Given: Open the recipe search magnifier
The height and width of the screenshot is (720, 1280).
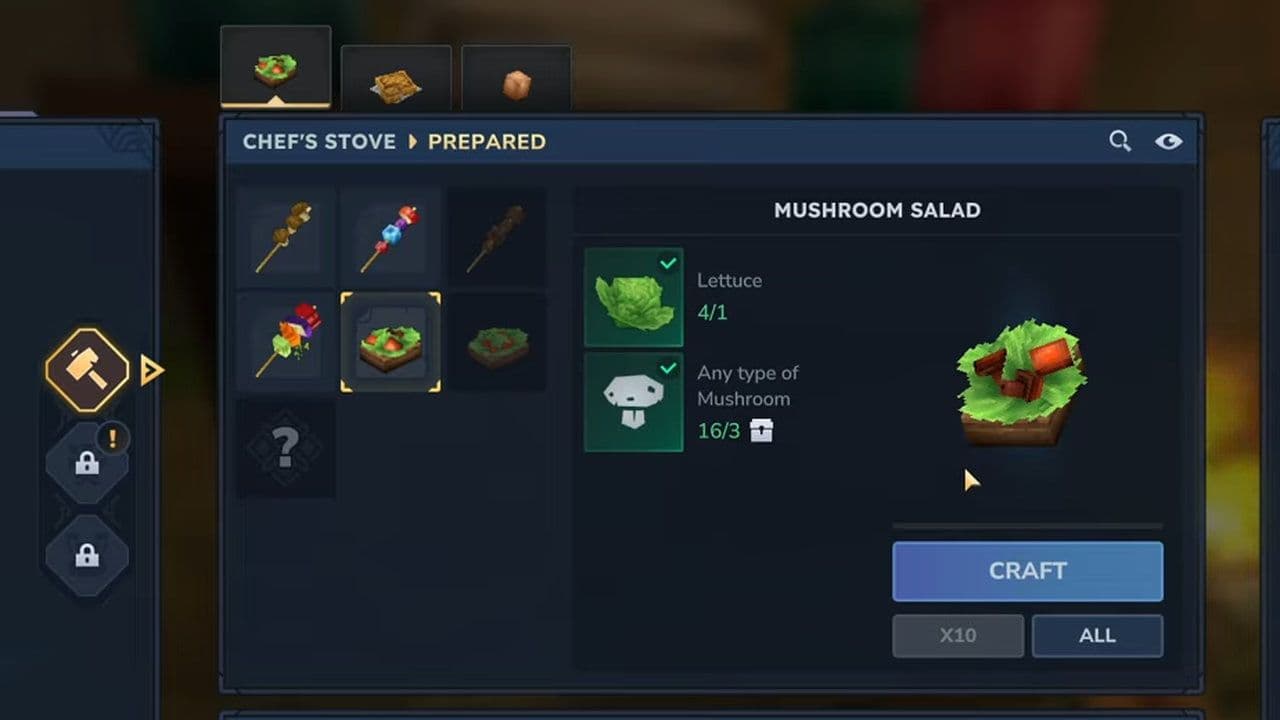Looking at the screenshot, I should (1120, 141).
